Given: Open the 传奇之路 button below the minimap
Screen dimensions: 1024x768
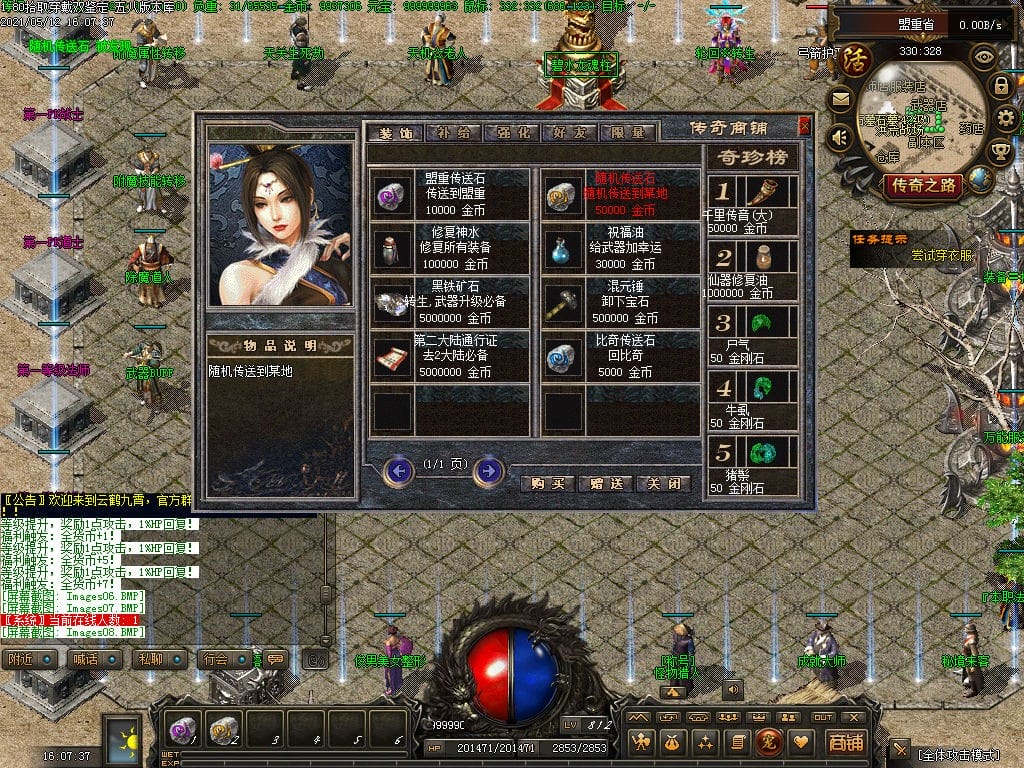Looking at the screenshot, I should tap(921, 185).
